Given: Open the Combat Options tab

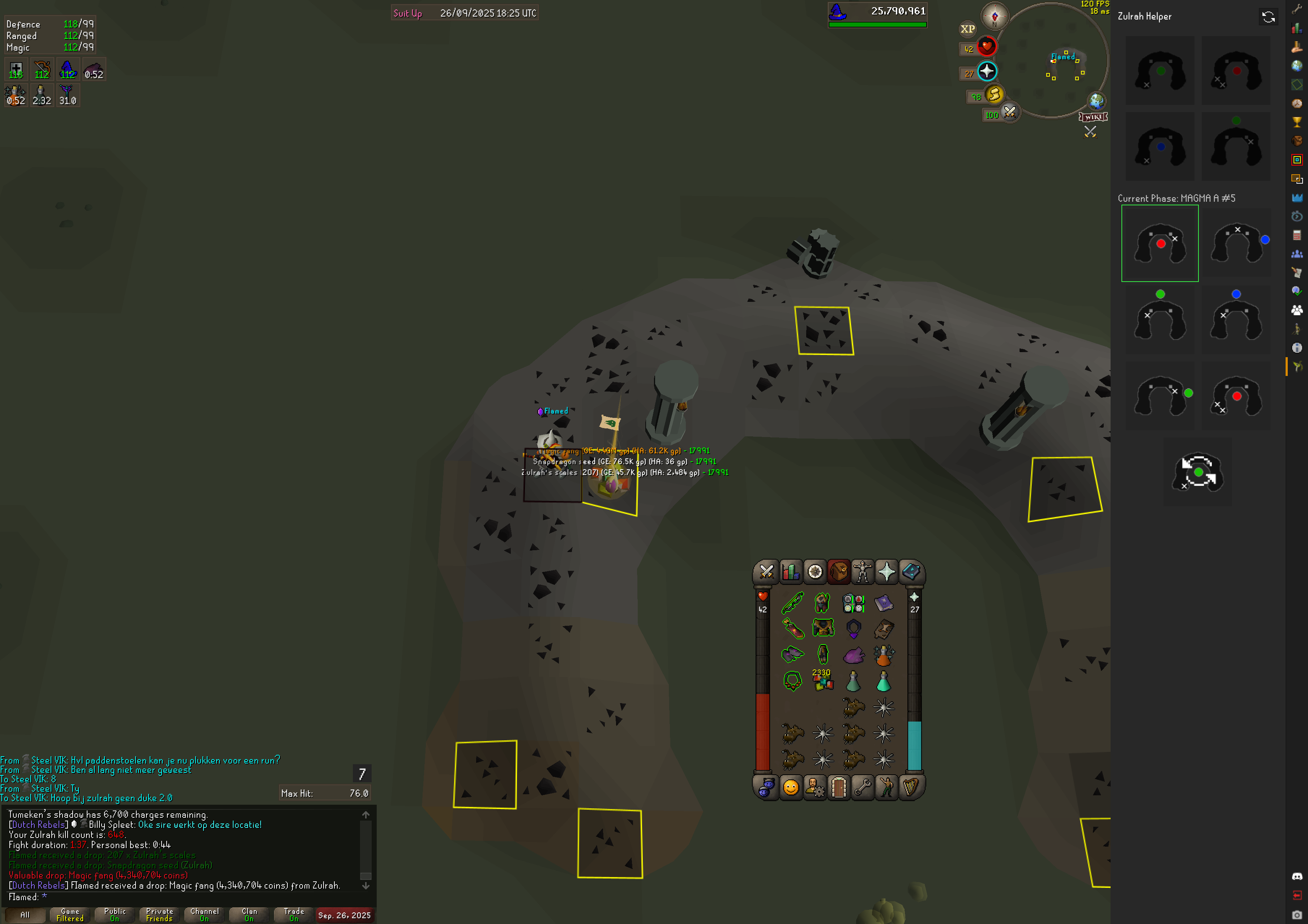Looking at the screenshot, I should tap(766, 572).
